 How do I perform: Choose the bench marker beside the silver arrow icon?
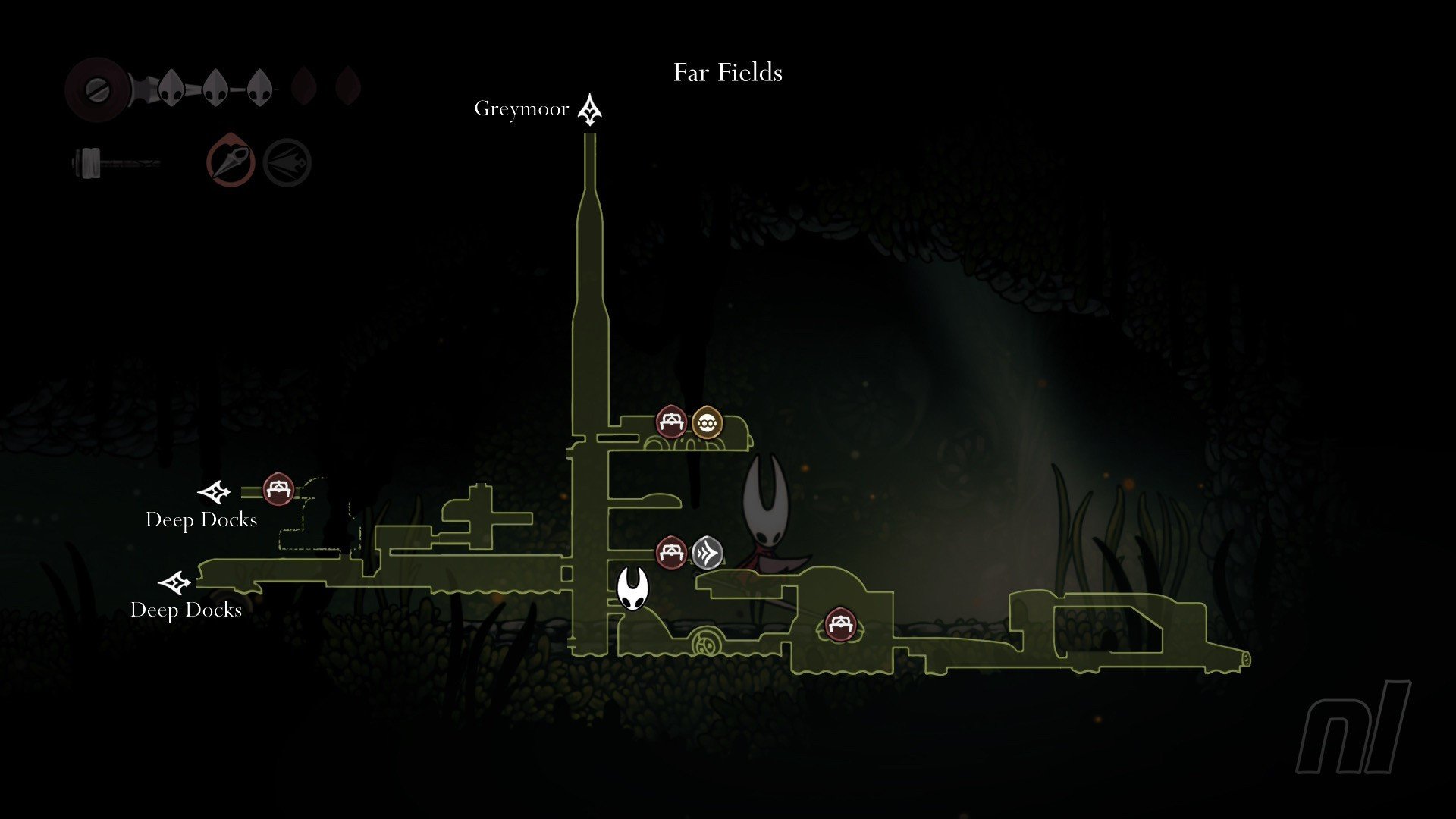671,553
